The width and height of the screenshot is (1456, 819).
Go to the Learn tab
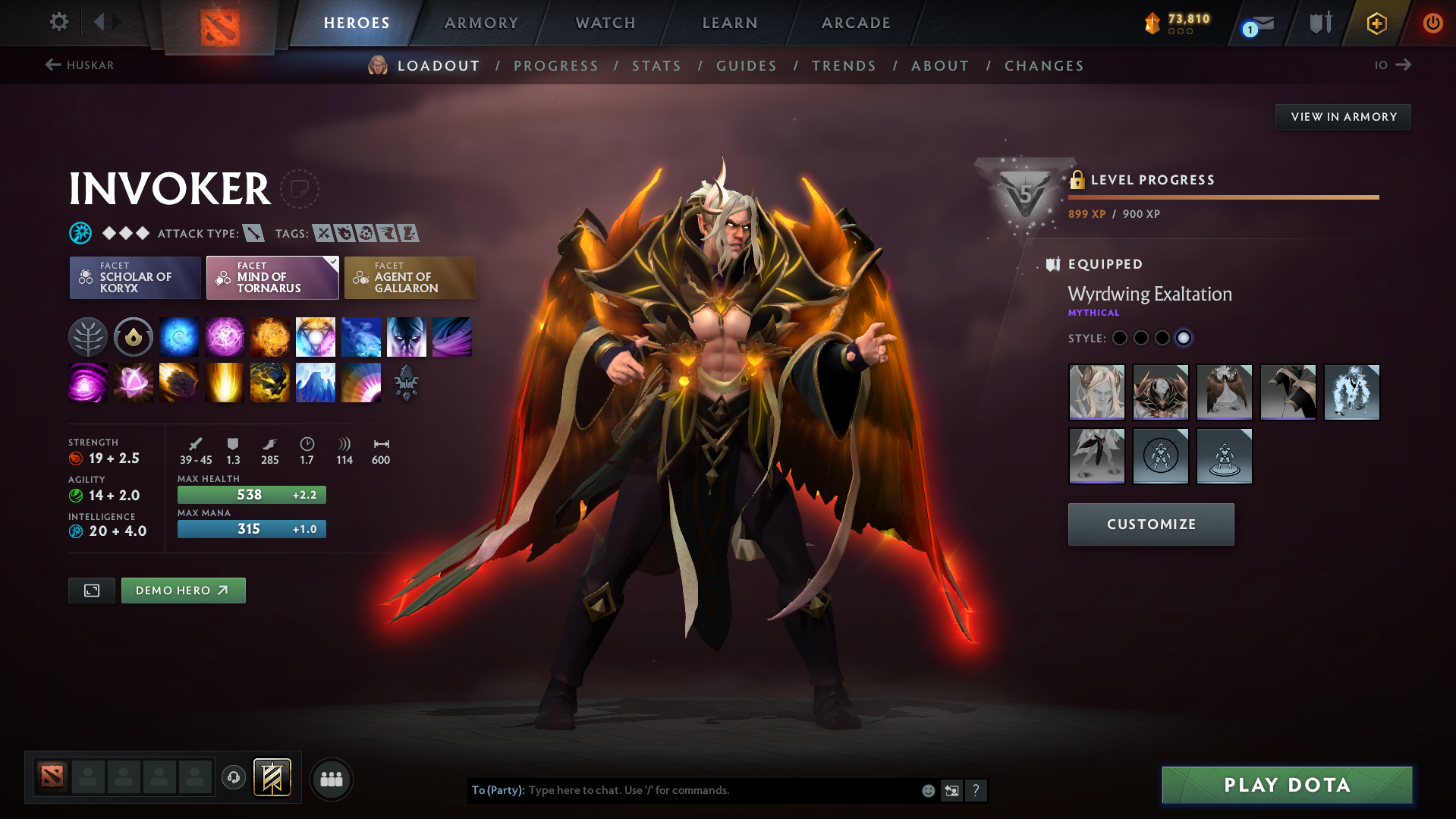pyautogui.click(x=730, y=23)
